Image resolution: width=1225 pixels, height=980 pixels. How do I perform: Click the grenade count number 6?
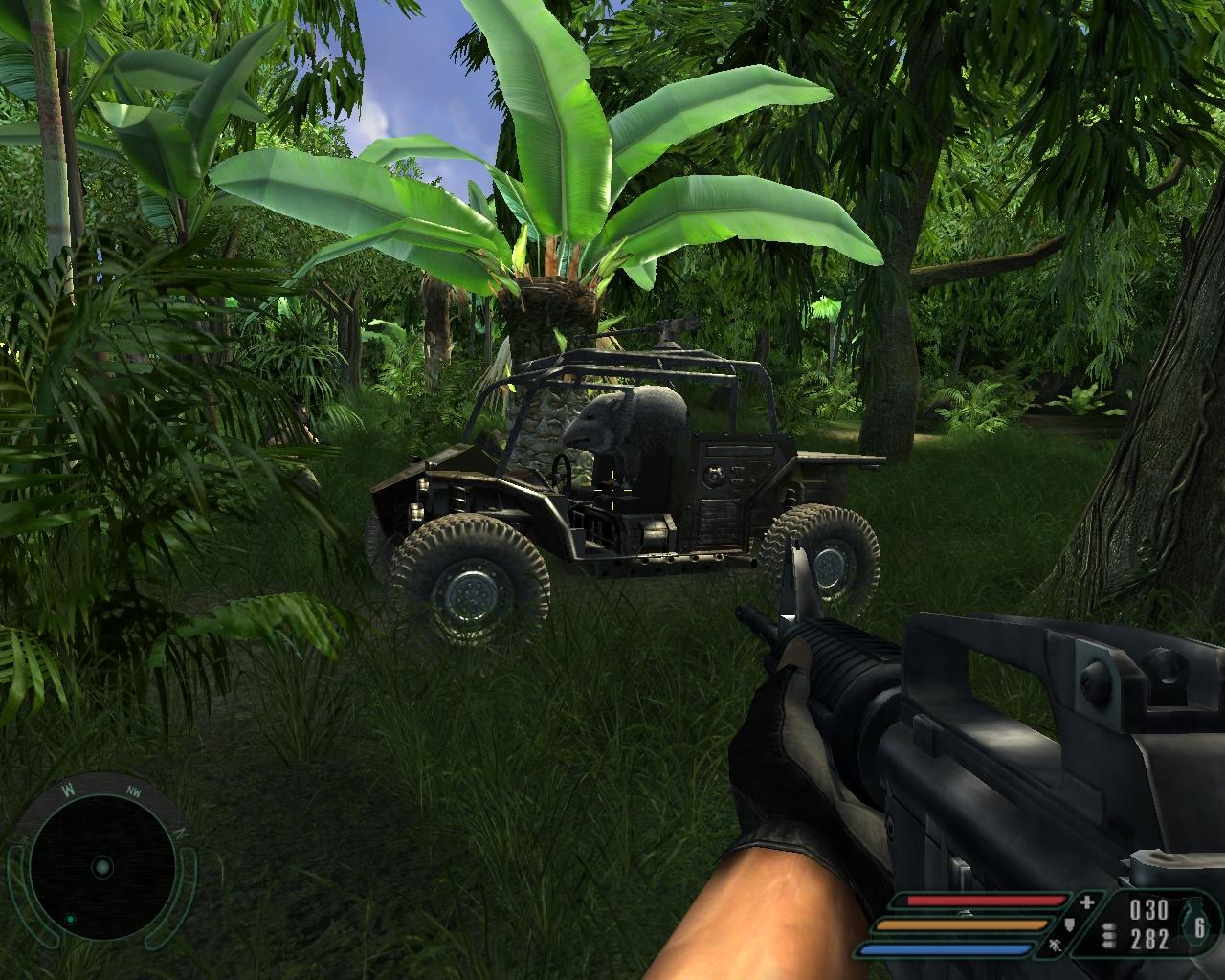1199,927
